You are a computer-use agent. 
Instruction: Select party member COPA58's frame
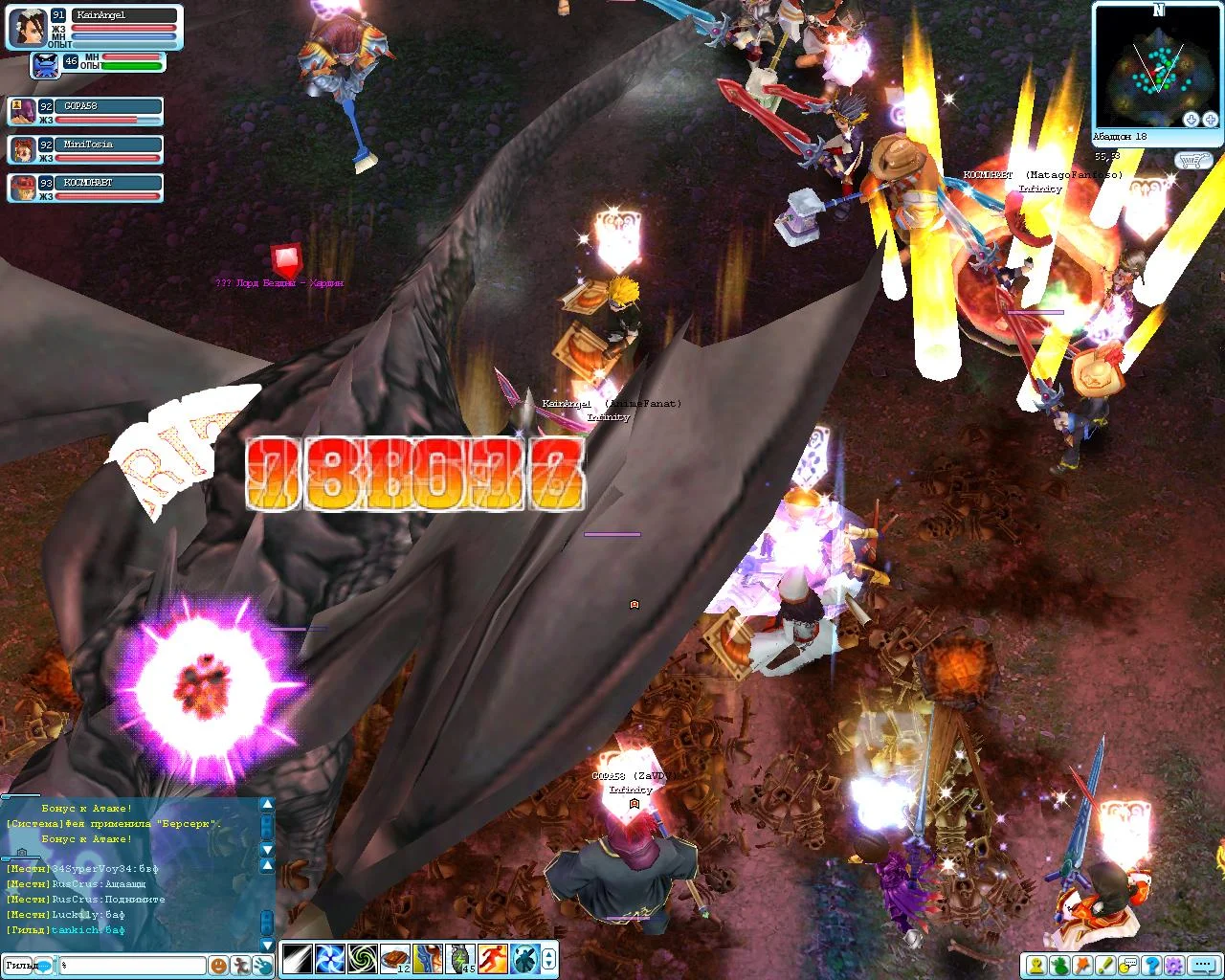(84, 112)
